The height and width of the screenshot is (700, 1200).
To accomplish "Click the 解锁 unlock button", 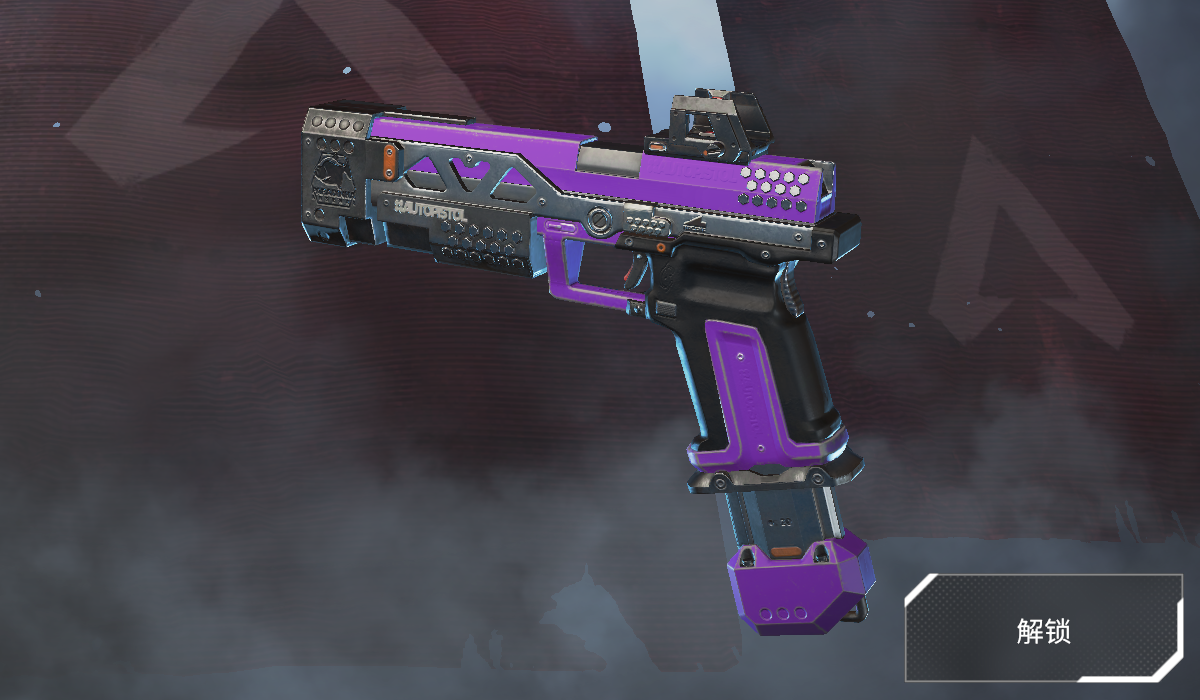I will [1043, 629].
